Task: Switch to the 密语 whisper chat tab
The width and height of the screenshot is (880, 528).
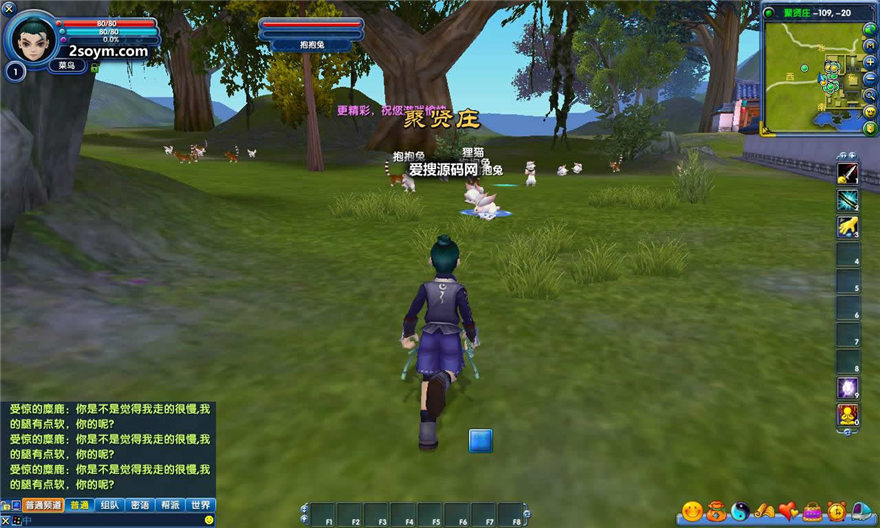Action: click(140, 505)
